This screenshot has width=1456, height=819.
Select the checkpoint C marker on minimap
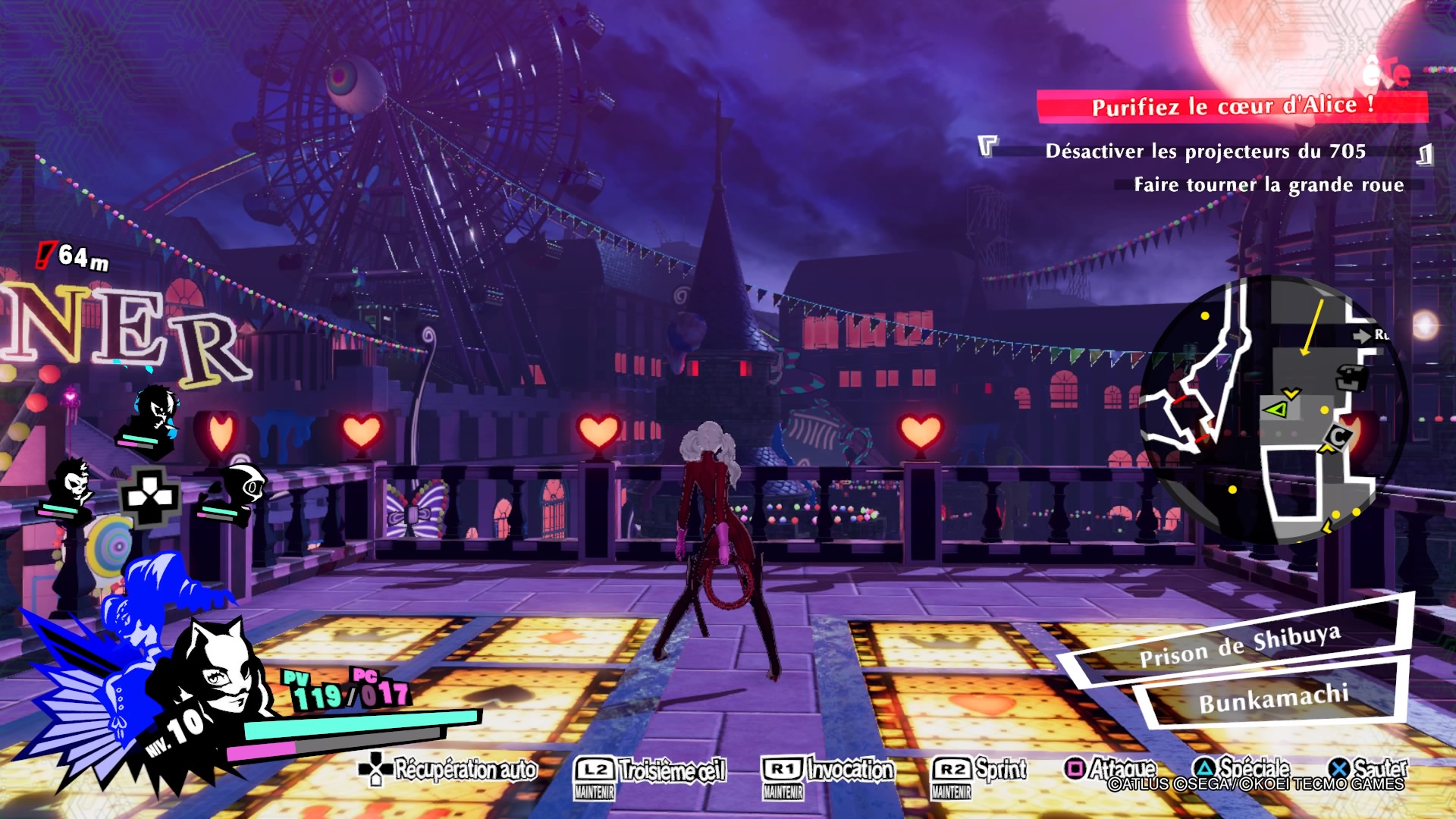(1338, 437)
